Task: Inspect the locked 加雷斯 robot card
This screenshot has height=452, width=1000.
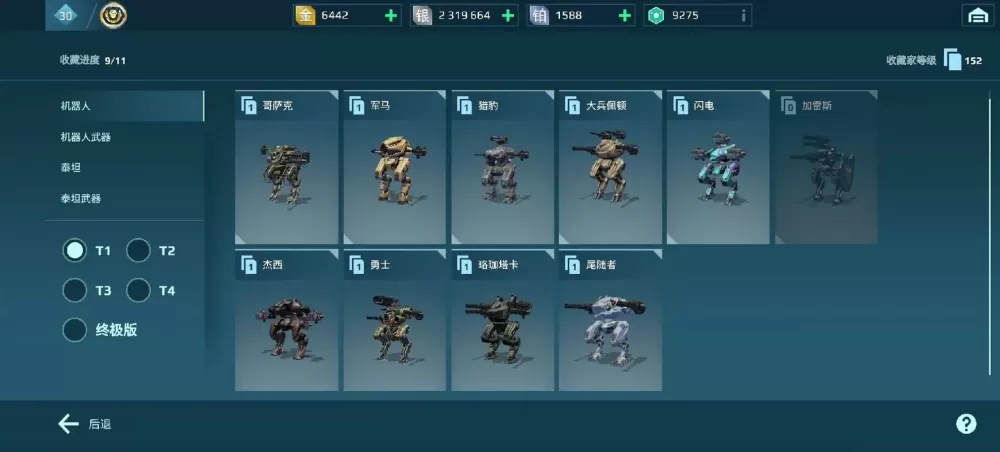Action: click(x=826, y=168)
